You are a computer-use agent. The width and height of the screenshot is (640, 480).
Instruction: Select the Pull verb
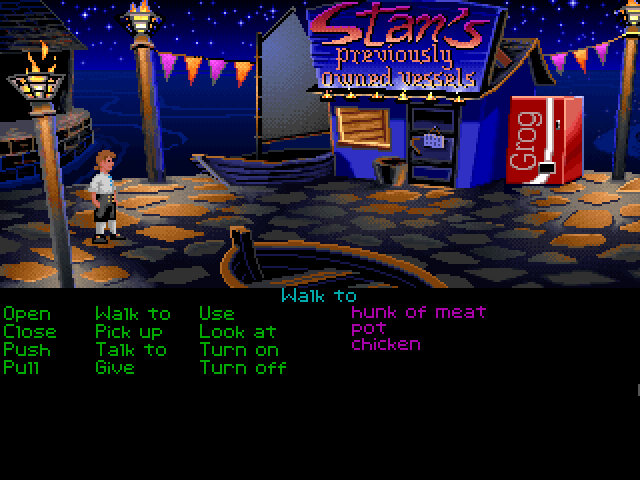24,367
